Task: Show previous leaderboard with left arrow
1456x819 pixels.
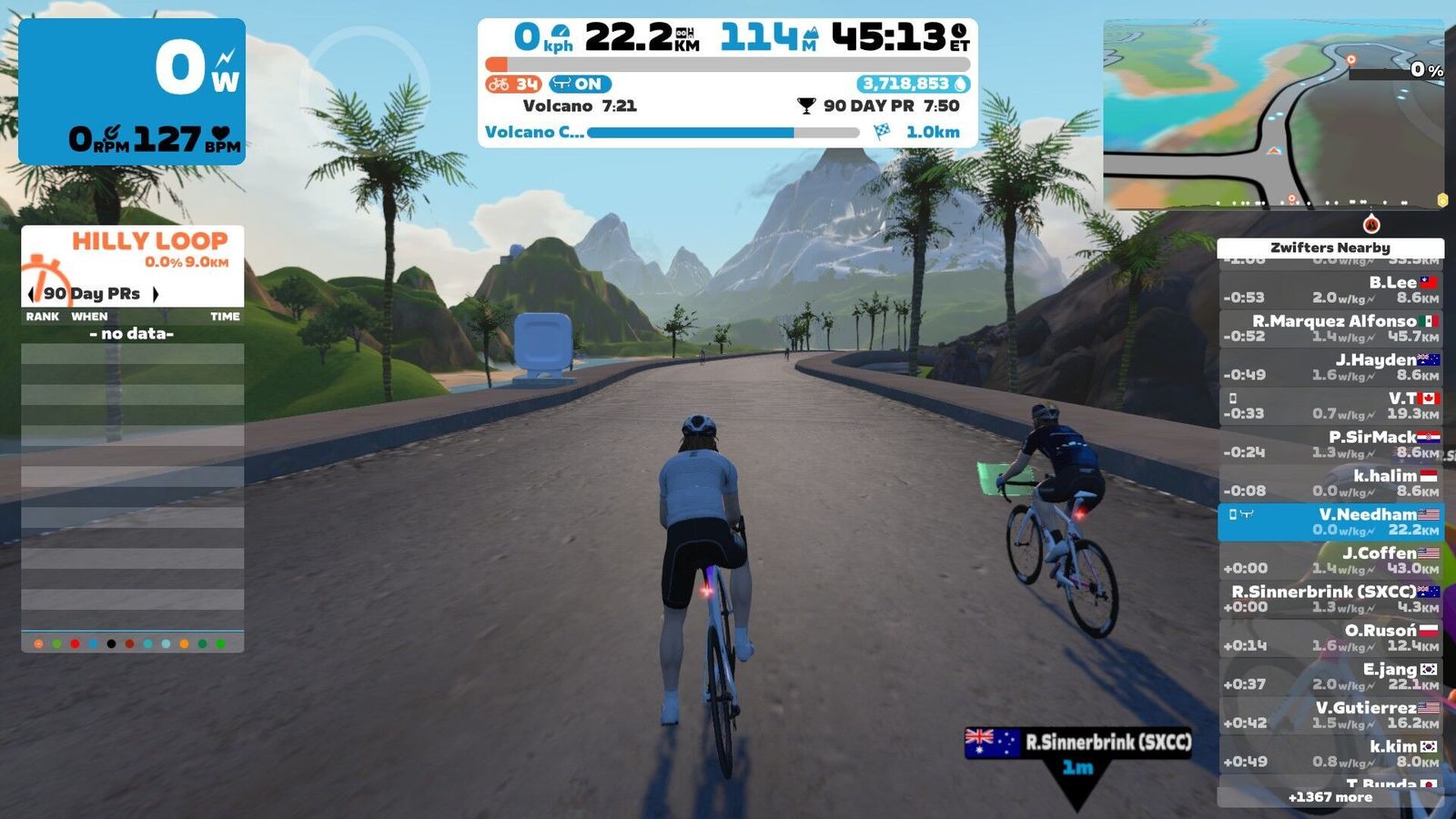Action: (x=32, y=294)
